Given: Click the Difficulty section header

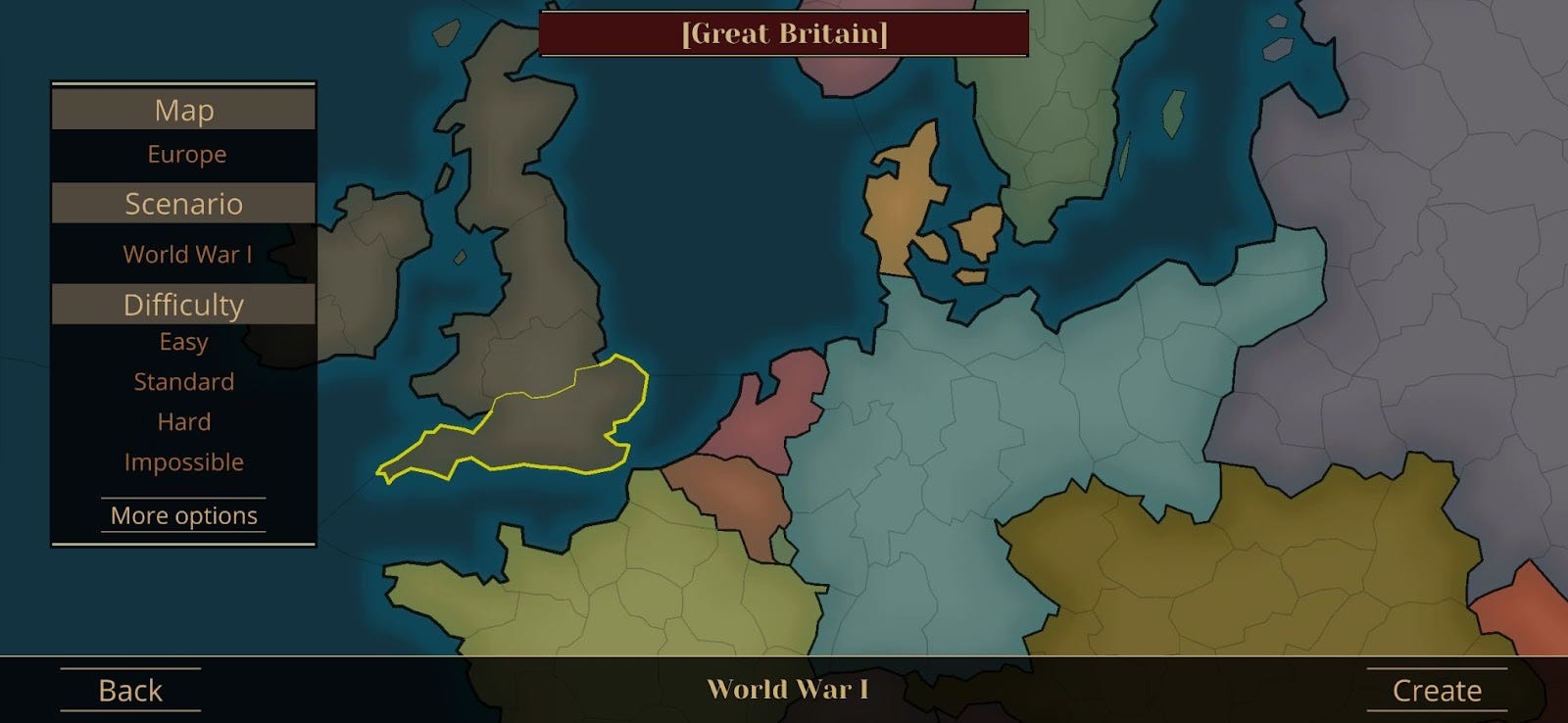Looking at the screenshot, I should 183,304.
